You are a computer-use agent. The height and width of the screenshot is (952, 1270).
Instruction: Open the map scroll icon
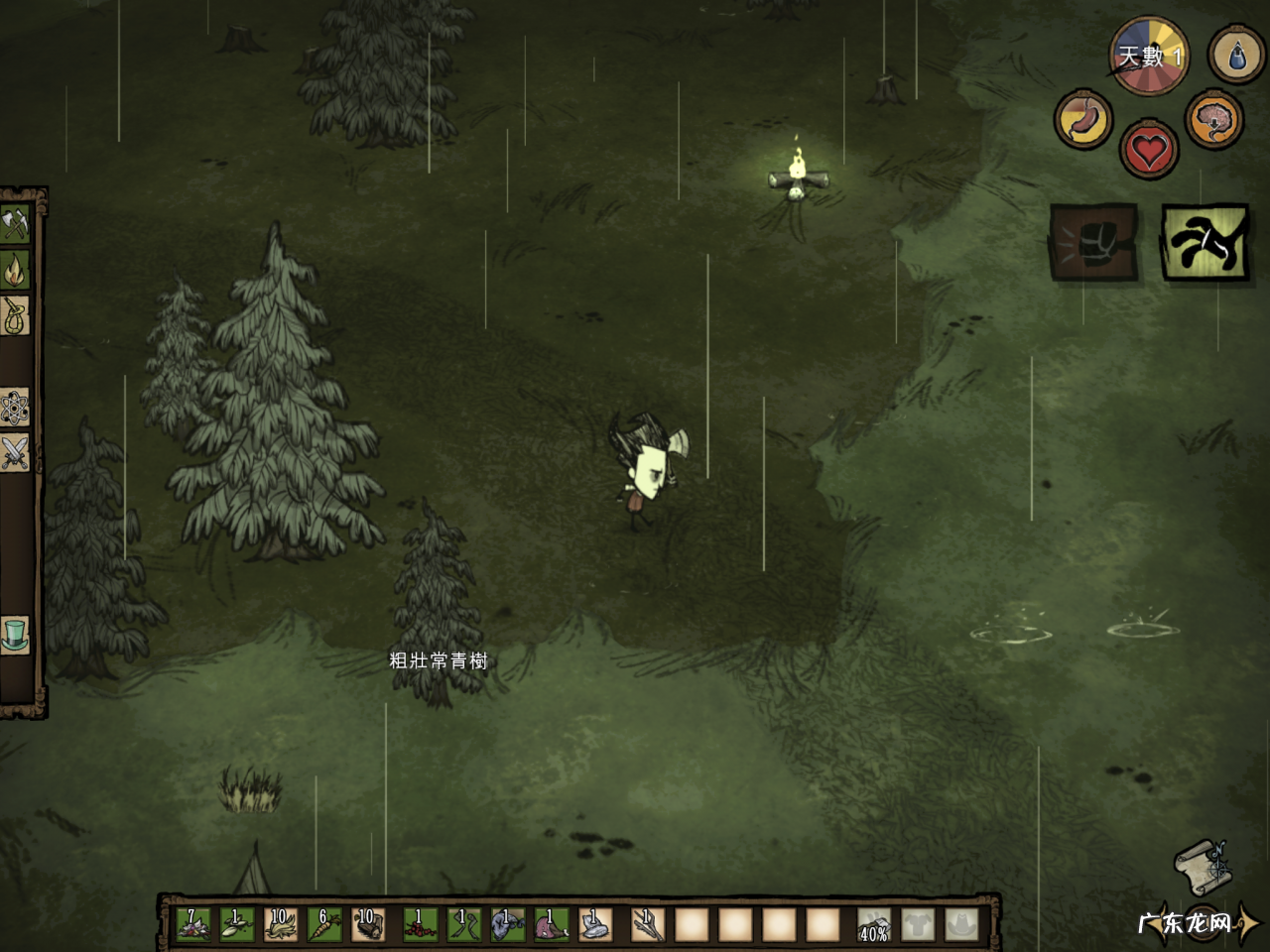click(x=1203, y=868)
